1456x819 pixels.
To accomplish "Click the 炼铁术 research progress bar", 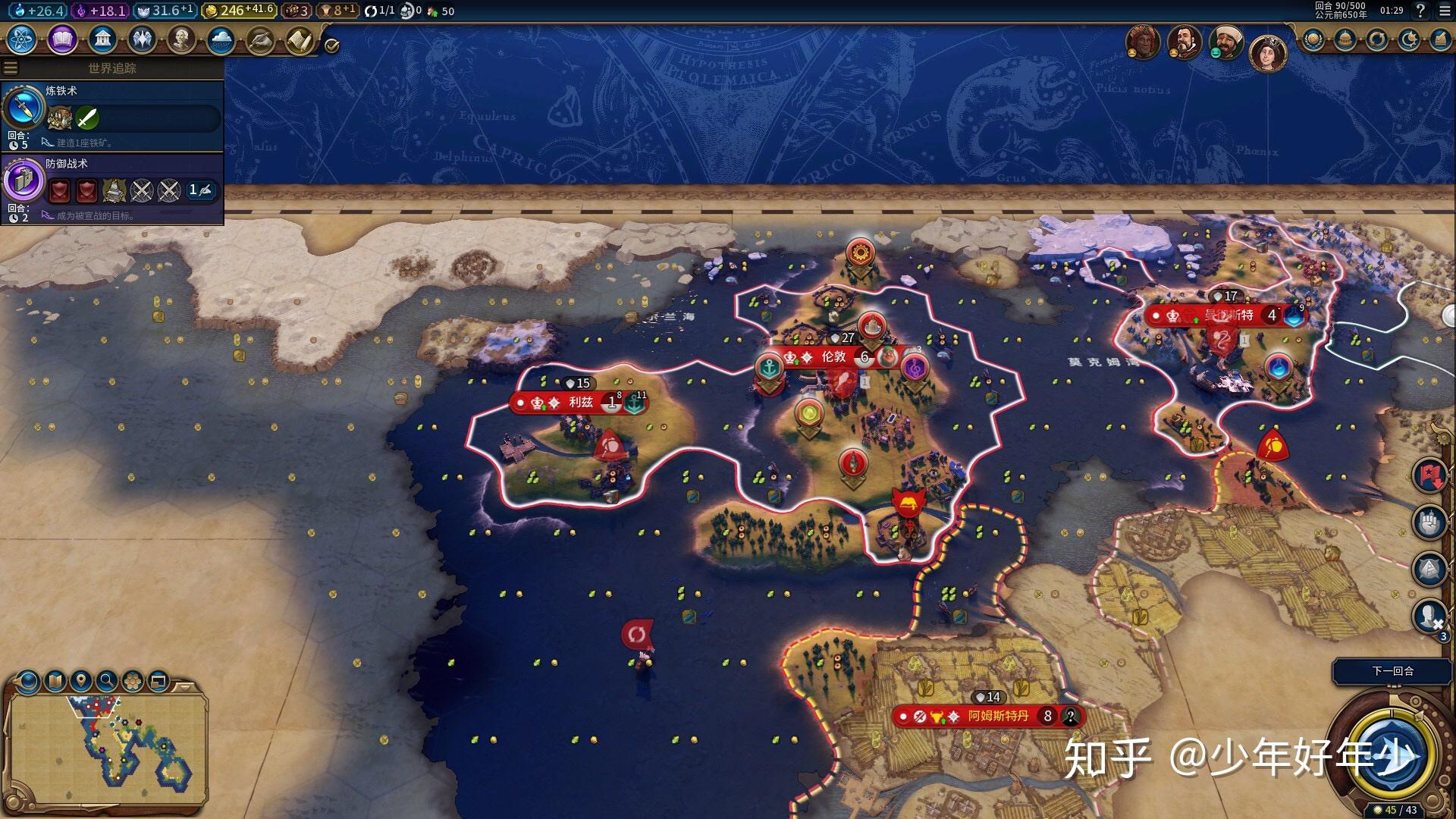I will [x=136, y=119].
